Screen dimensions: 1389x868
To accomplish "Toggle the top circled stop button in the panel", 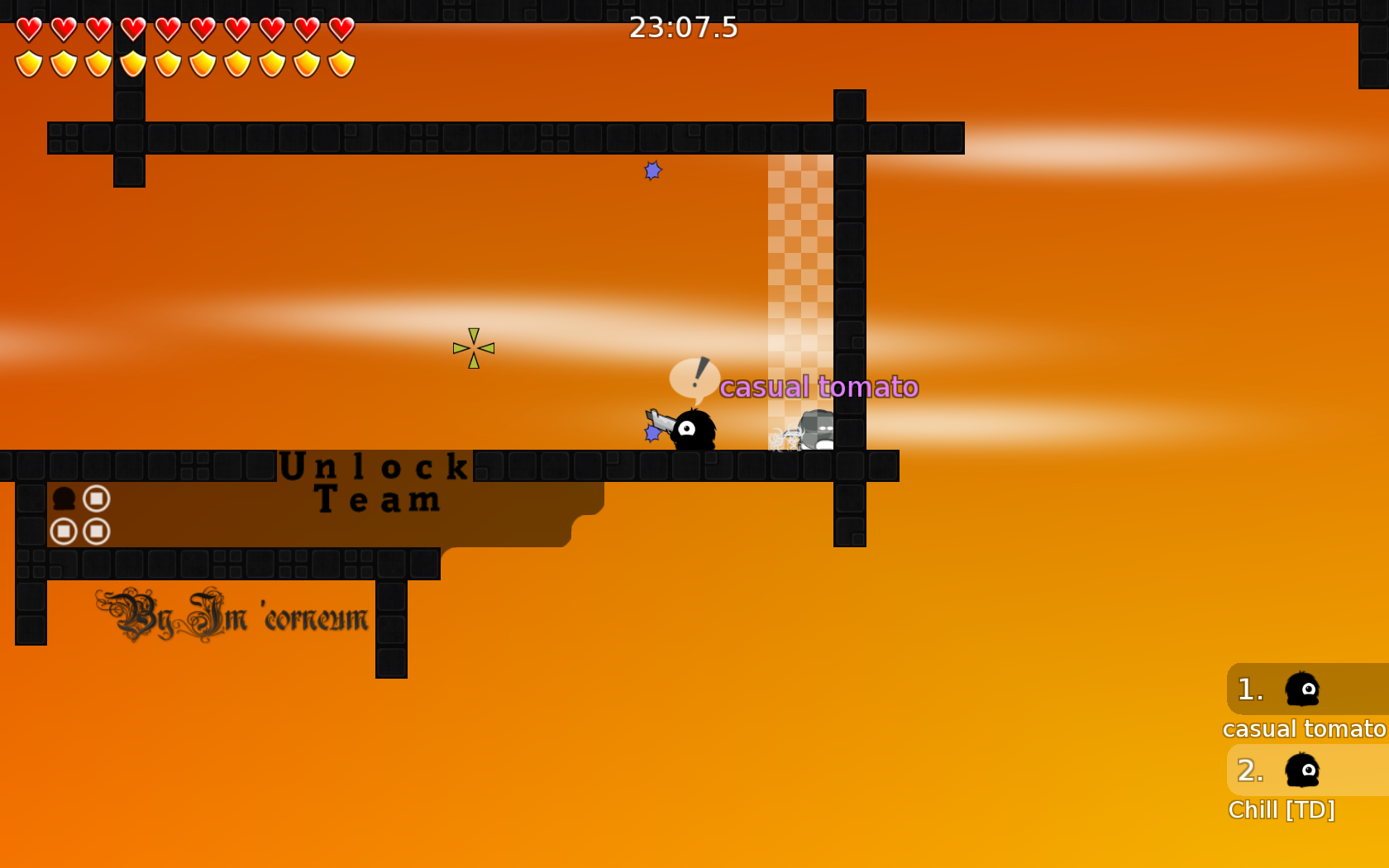I will 97,497.
